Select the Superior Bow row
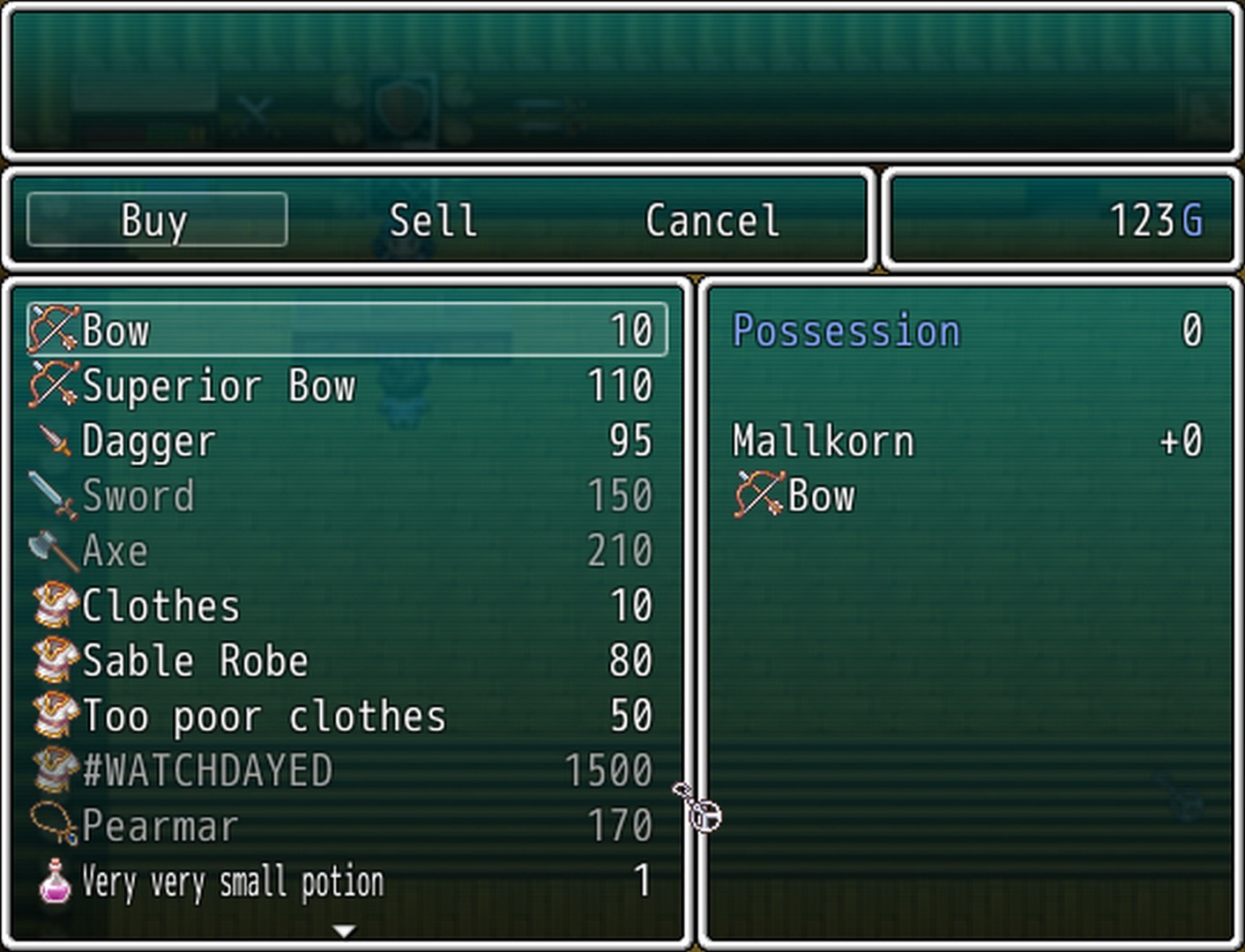Screen dimensions: 1245x952 (347, 386)
